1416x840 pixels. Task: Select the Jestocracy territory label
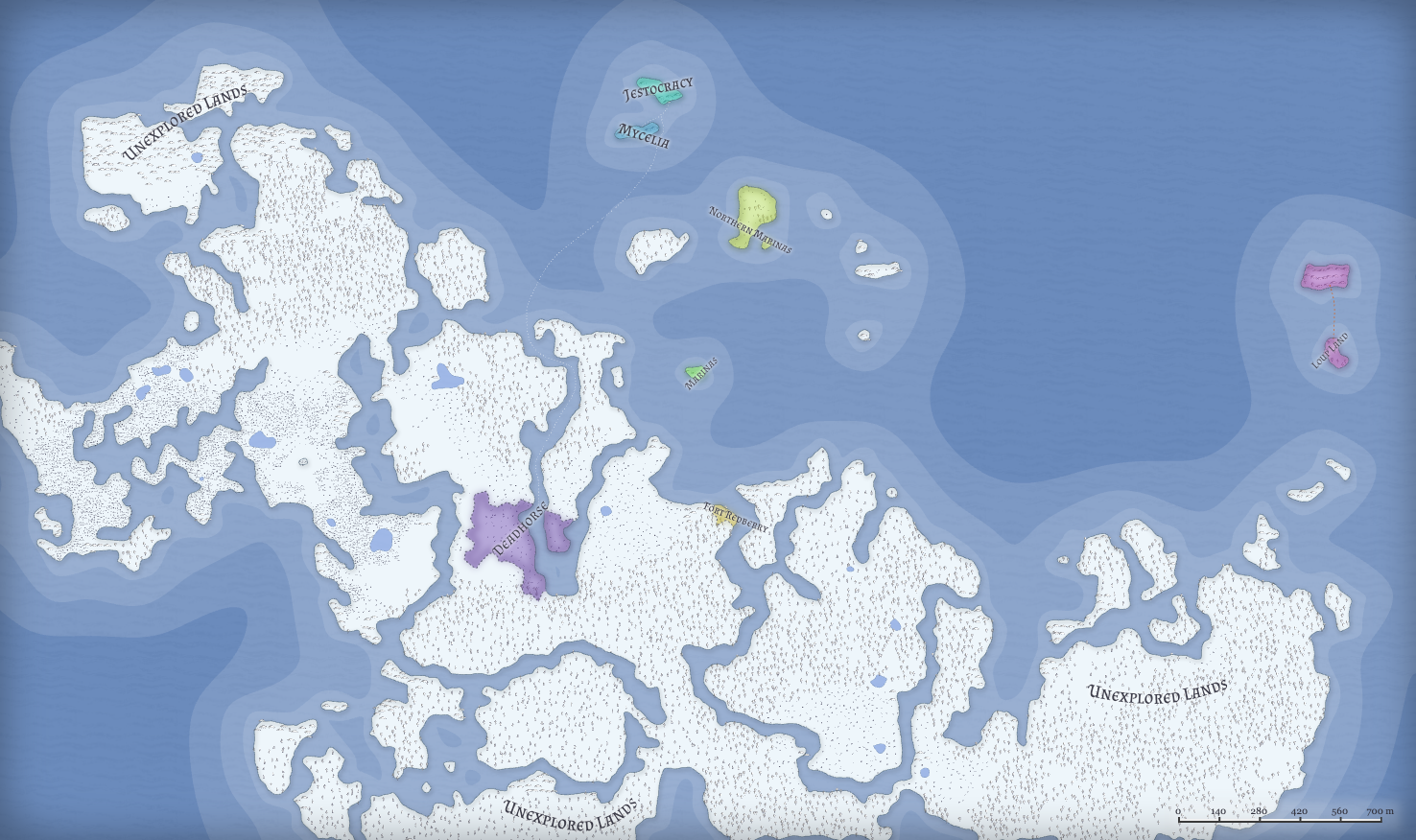(658, 91)
